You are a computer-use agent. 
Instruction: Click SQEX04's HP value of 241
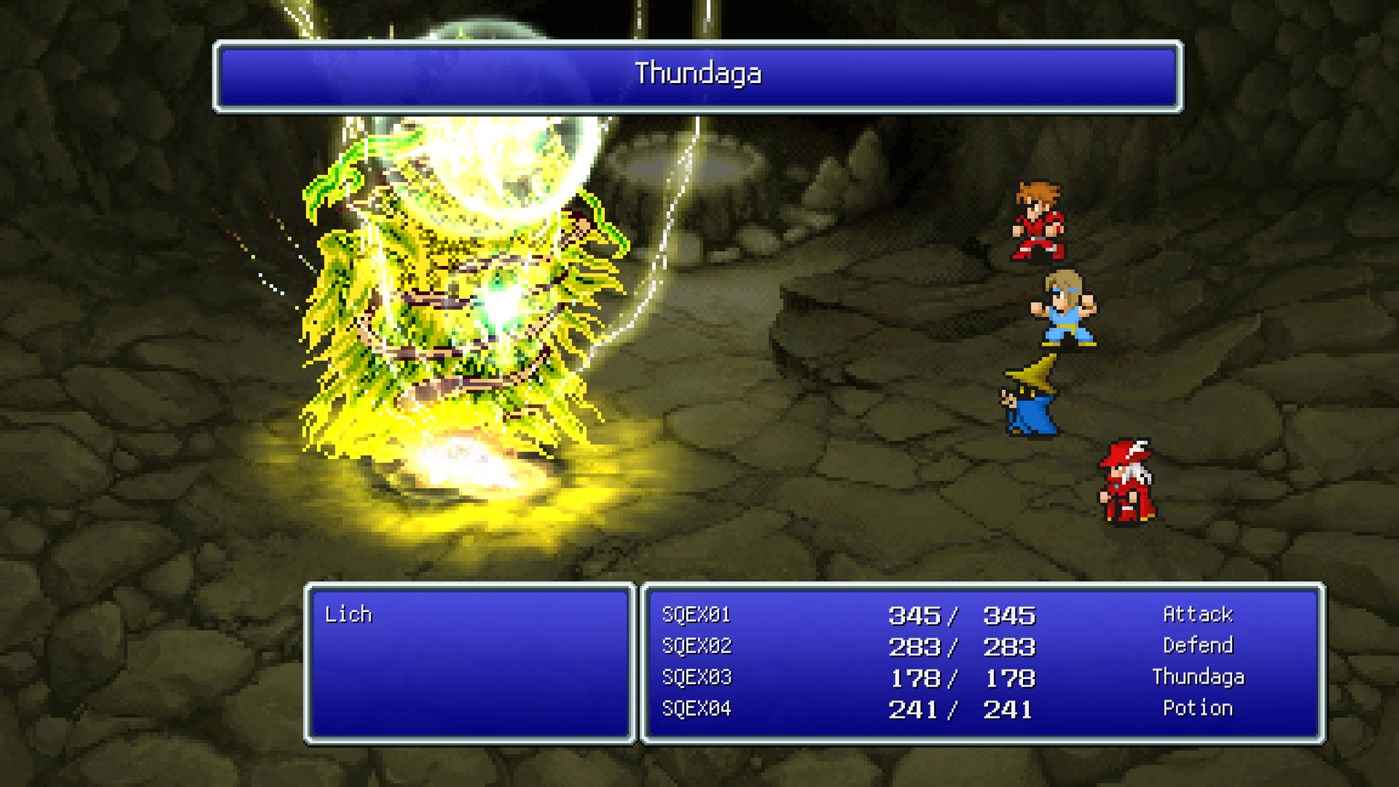913,709
